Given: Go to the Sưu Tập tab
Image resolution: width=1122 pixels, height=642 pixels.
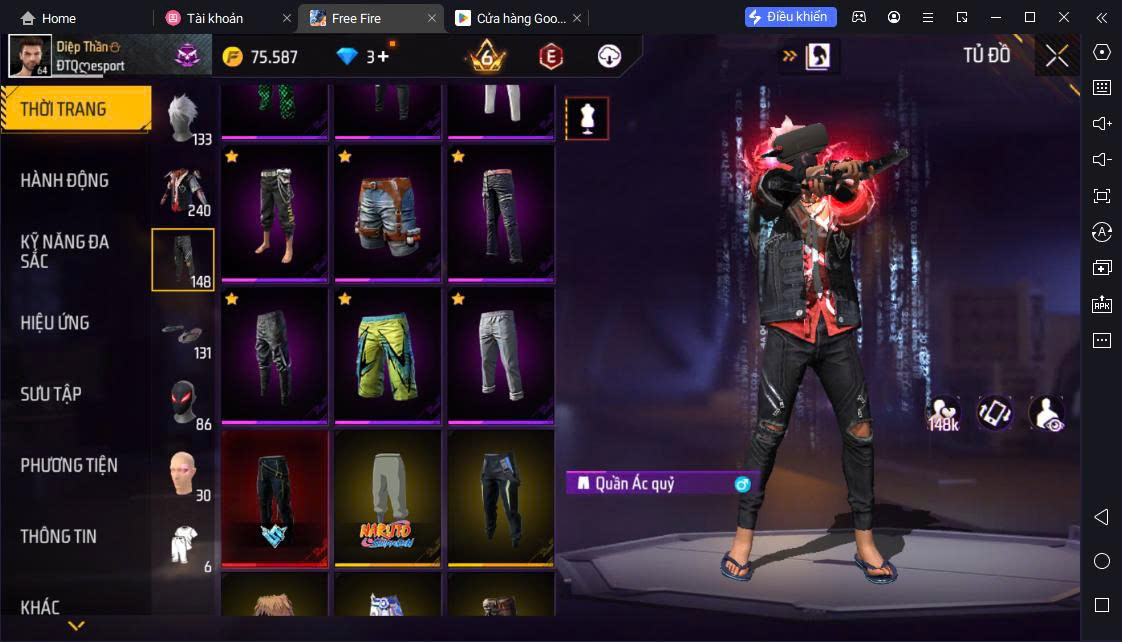Looking at the screenshot, I should coord(51,394).
